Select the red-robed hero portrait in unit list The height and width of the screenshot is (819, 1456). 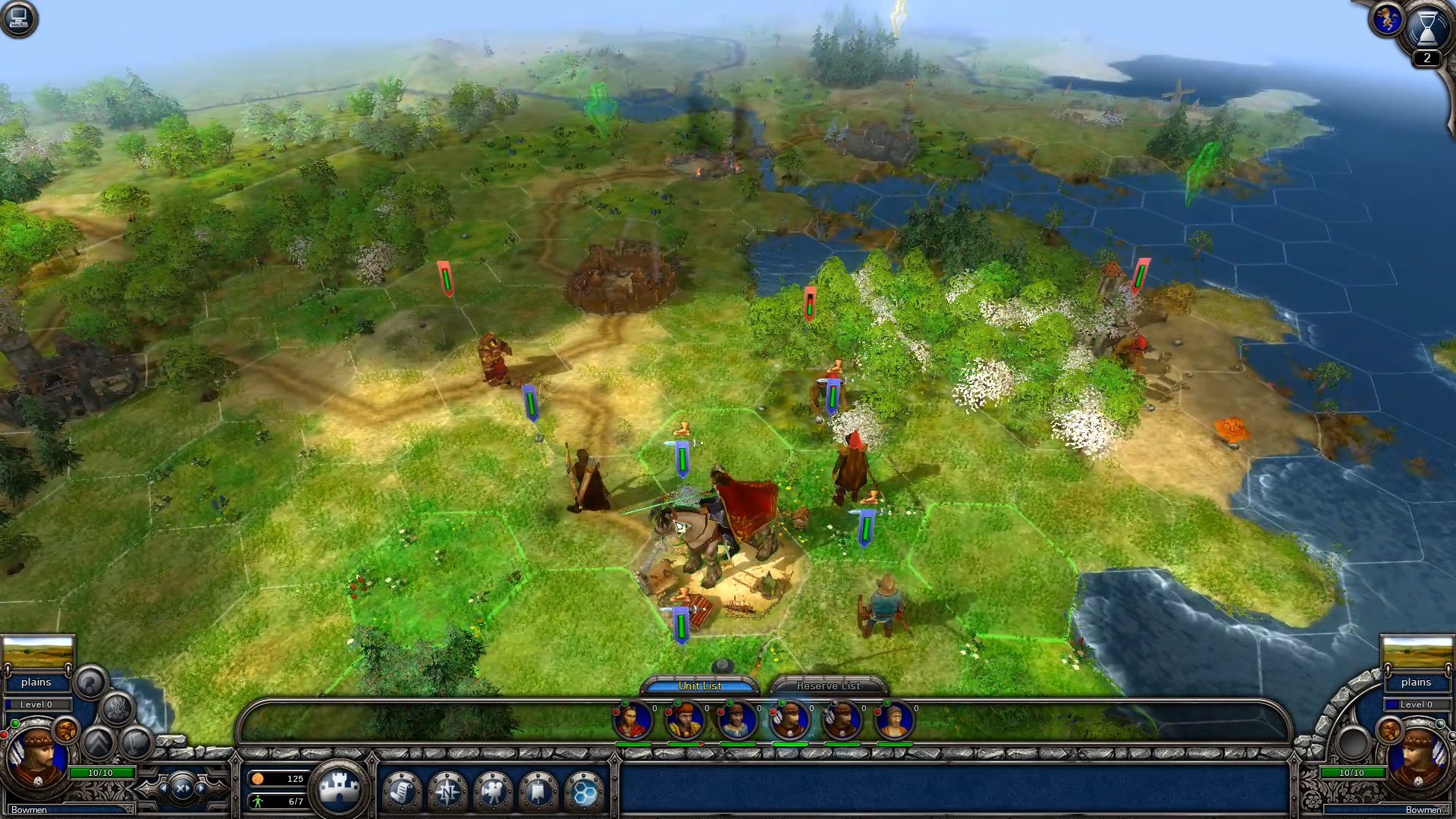coord(632,720)
